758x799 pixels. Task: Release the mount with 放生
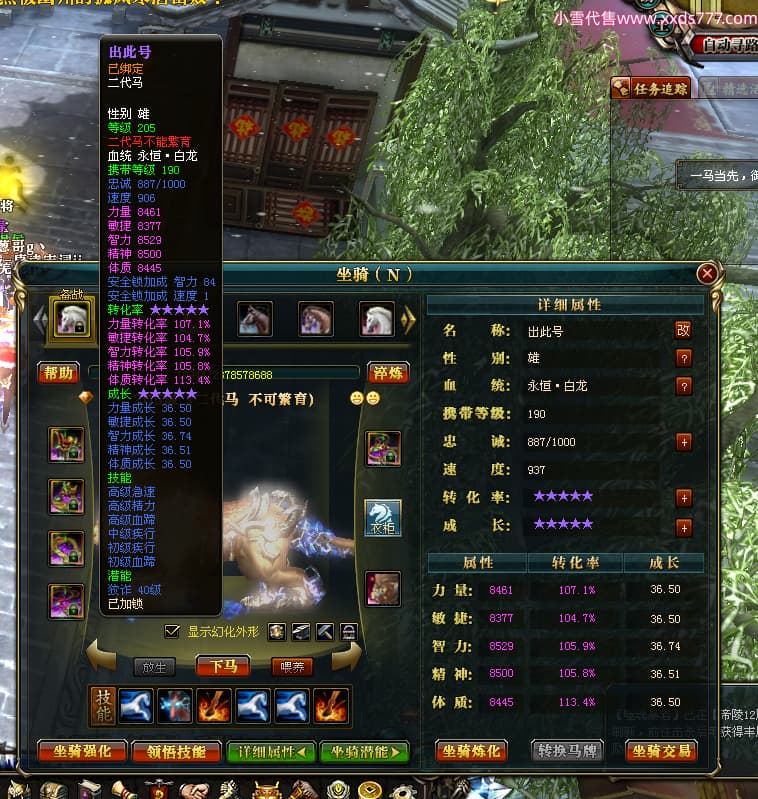tap(154, 666)
